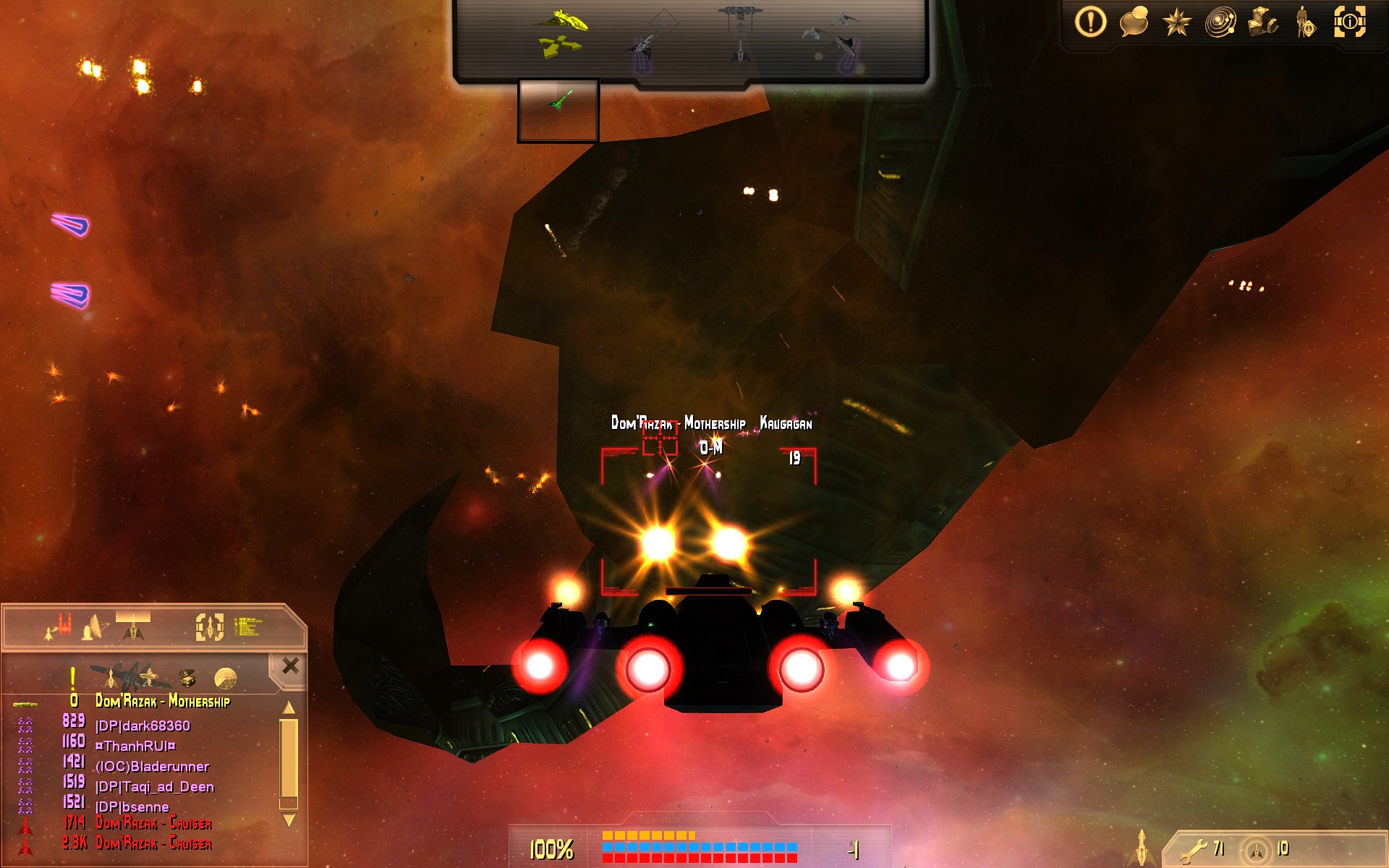Open the bracketed ship targeting tab
Screen dimensions: 1389x868
coord(209,626)
